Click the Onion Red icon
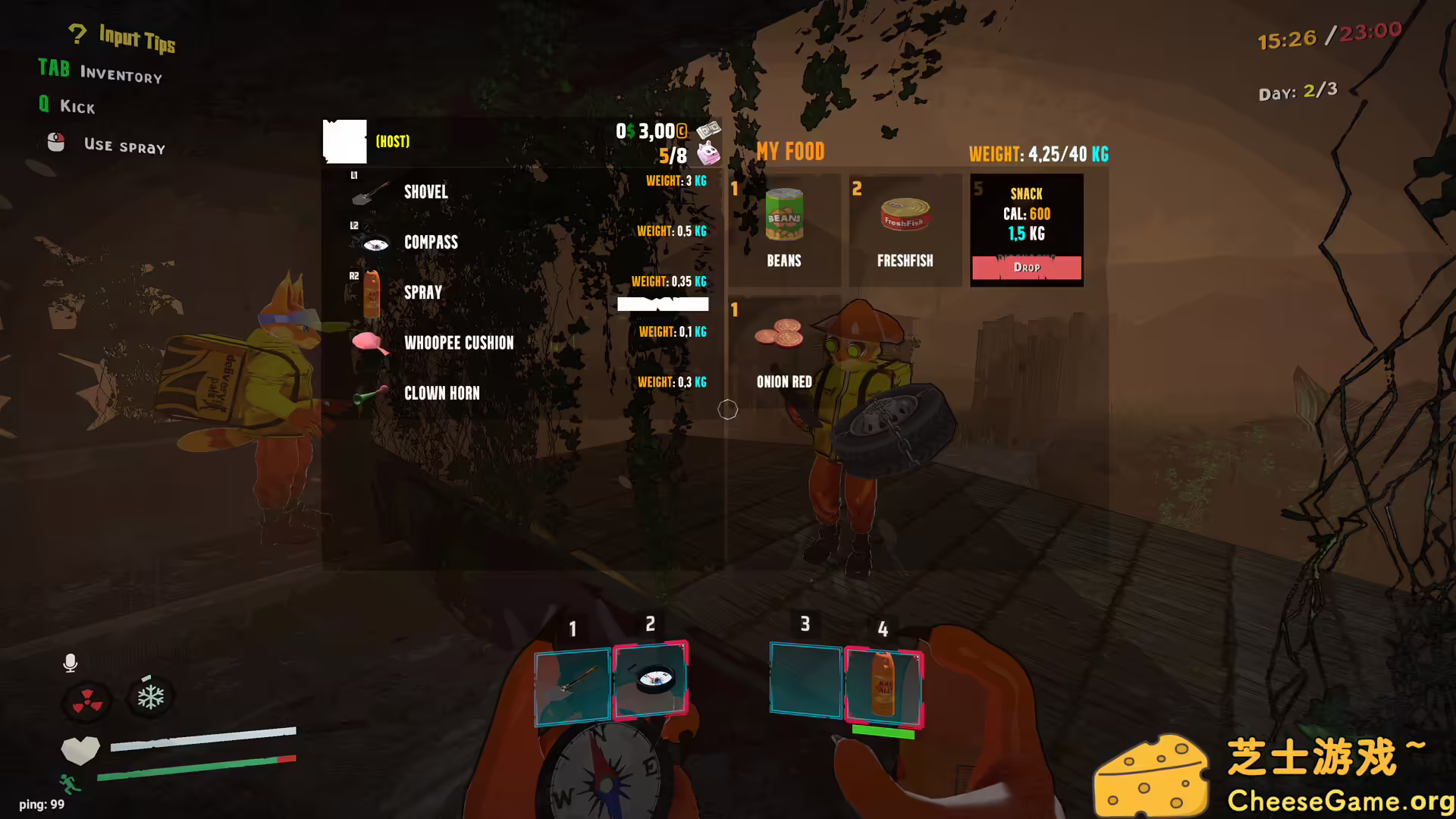This screenshot has height=819, width=1456. (780, 334)
